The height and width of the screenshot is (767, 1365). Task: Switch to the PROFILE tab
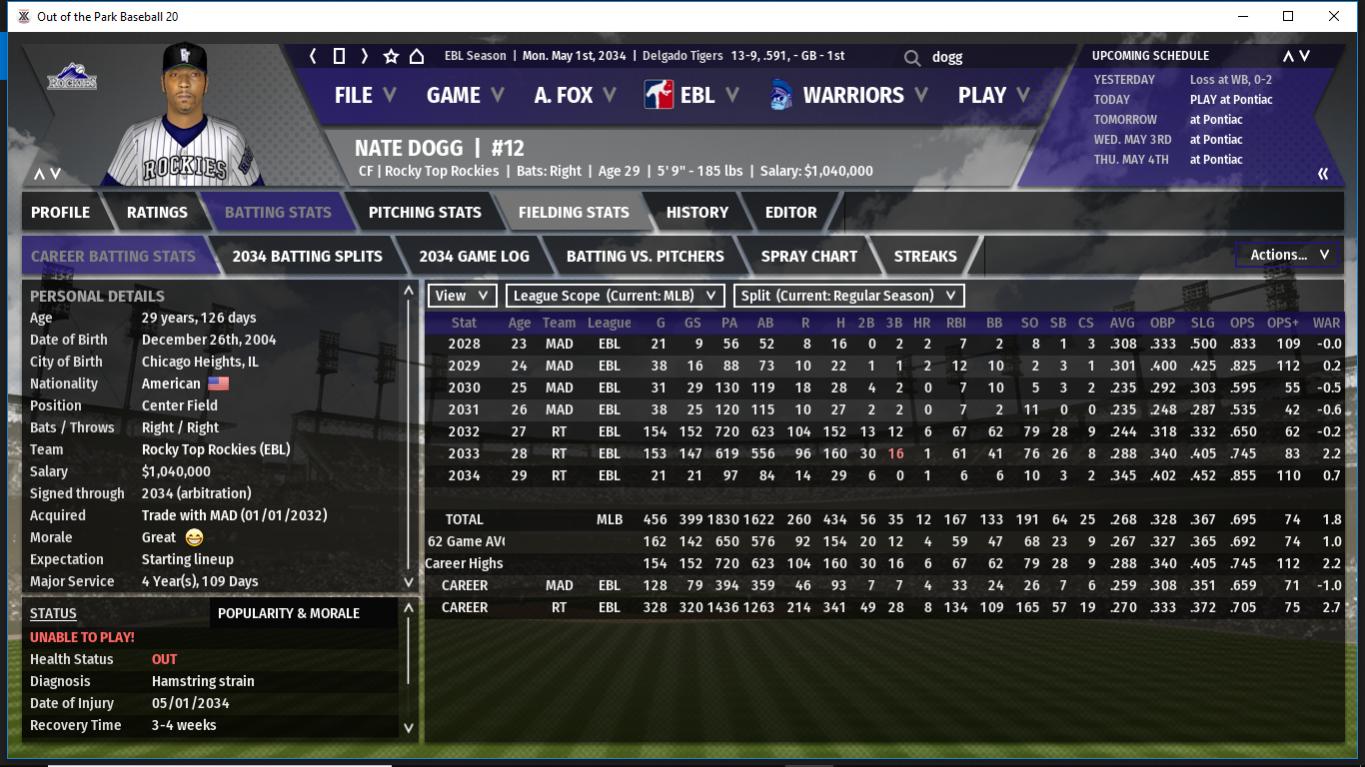(60, 212)
